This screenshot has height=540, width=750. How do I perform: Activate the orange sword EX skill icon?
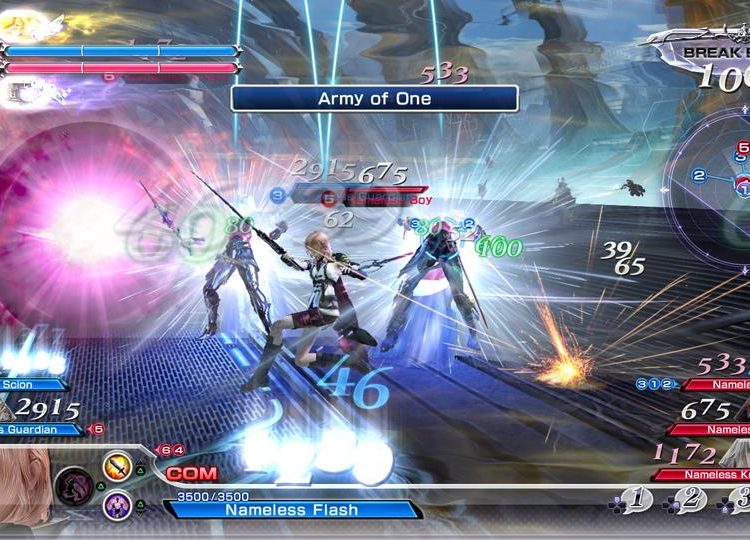(x=117, y=466)
